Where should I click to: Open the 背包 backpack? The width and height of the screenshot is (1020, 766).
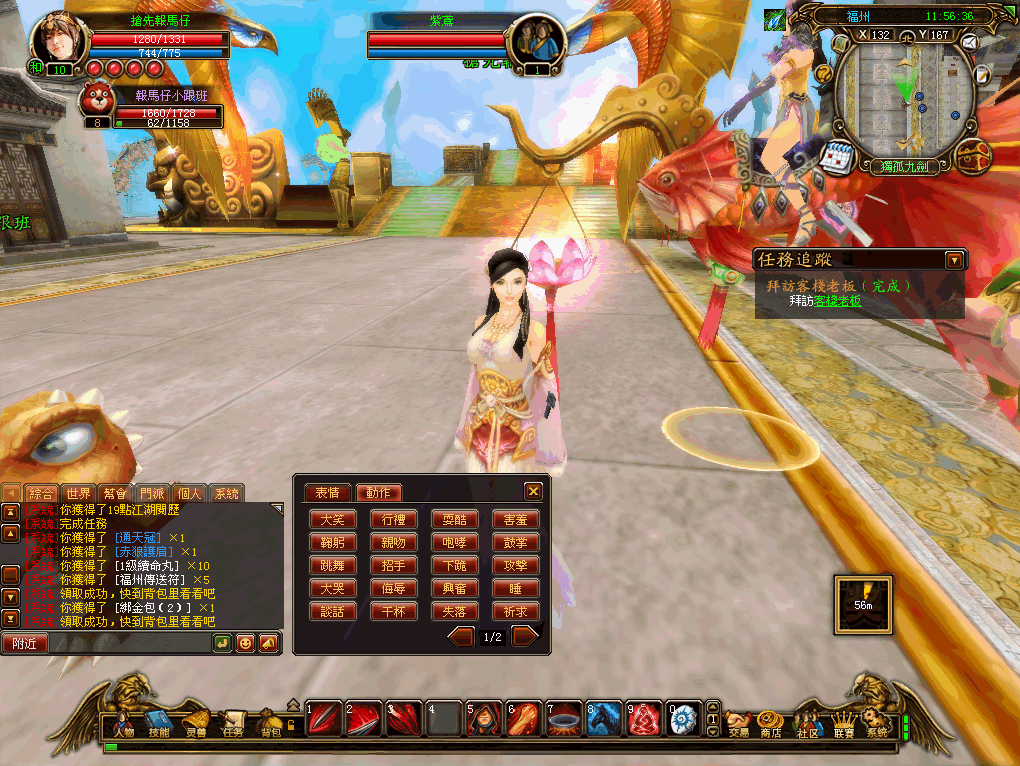270,722
